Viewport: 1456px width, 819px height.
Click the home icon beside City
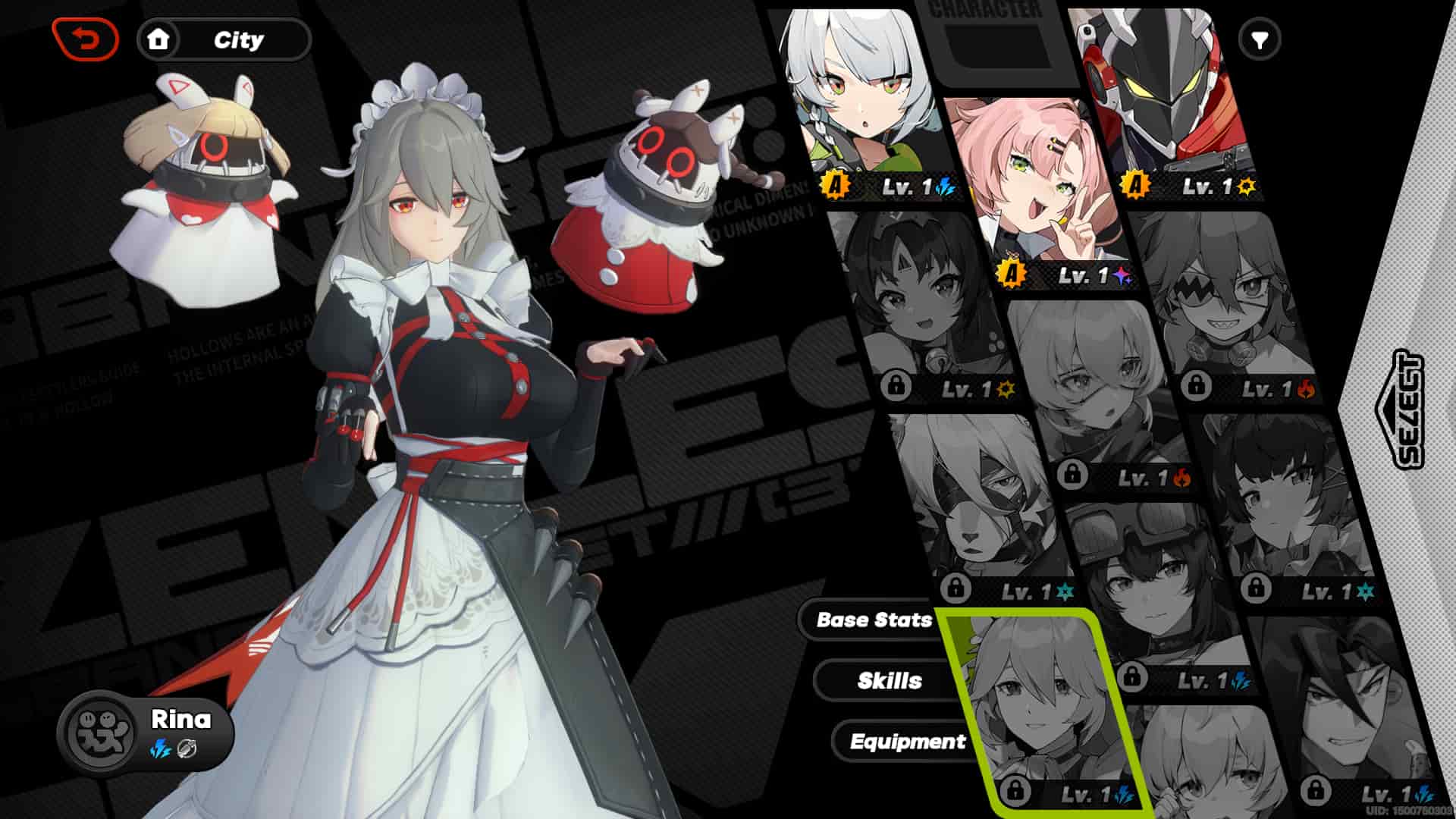click(x=158, y=40)
